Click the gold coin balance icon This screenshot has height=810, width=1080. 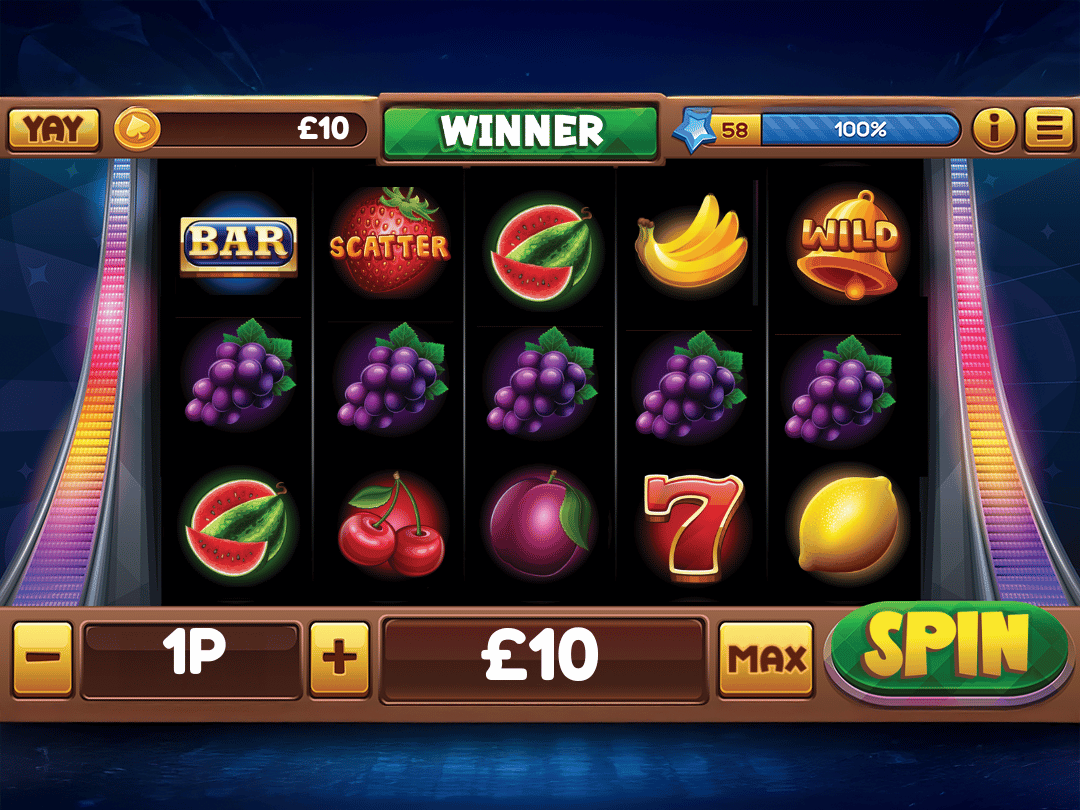[x=136, y=129]
